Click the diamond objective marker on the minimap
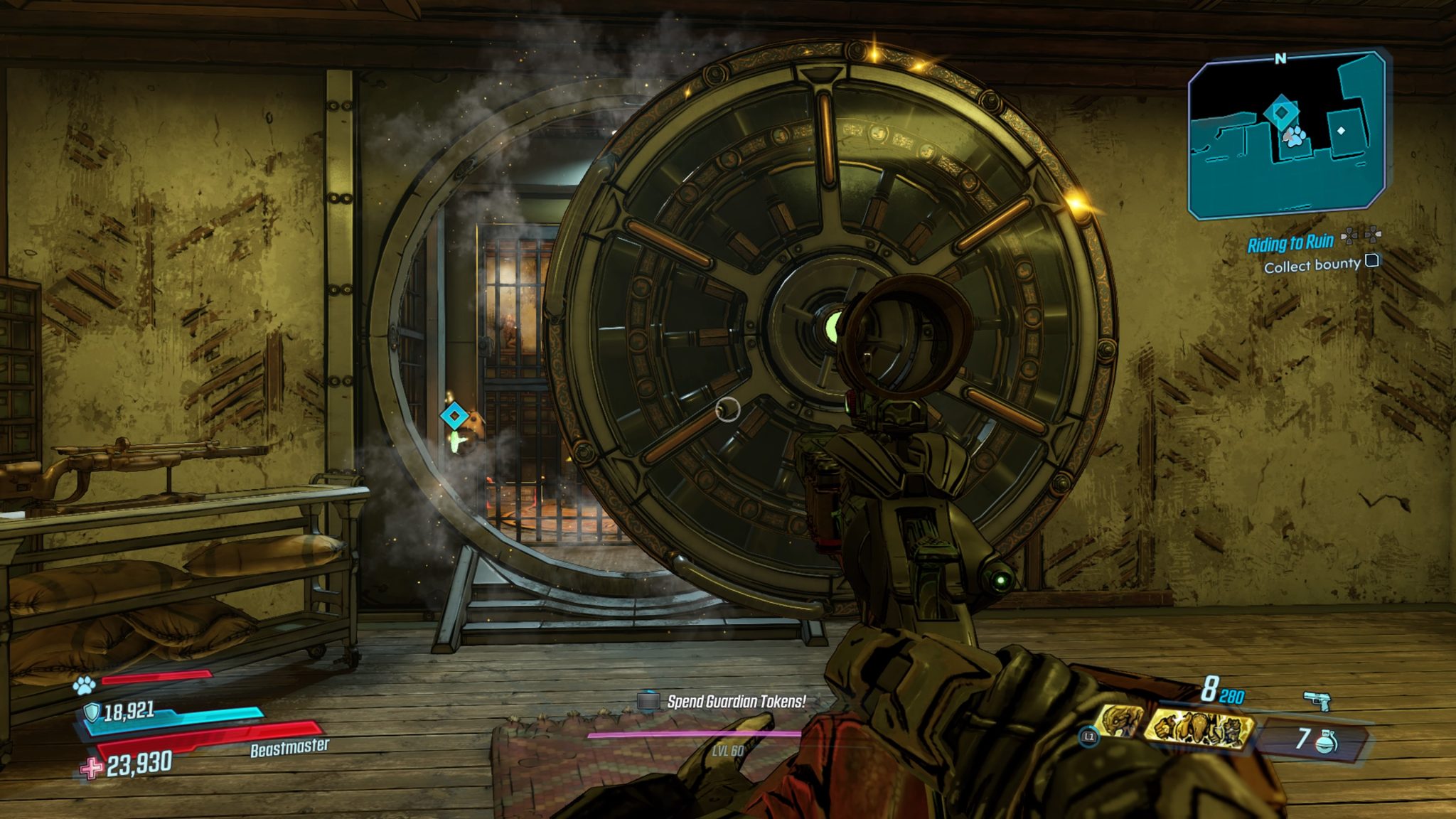This screenshot has height=819, width=1456. [x=1282, y=112]
